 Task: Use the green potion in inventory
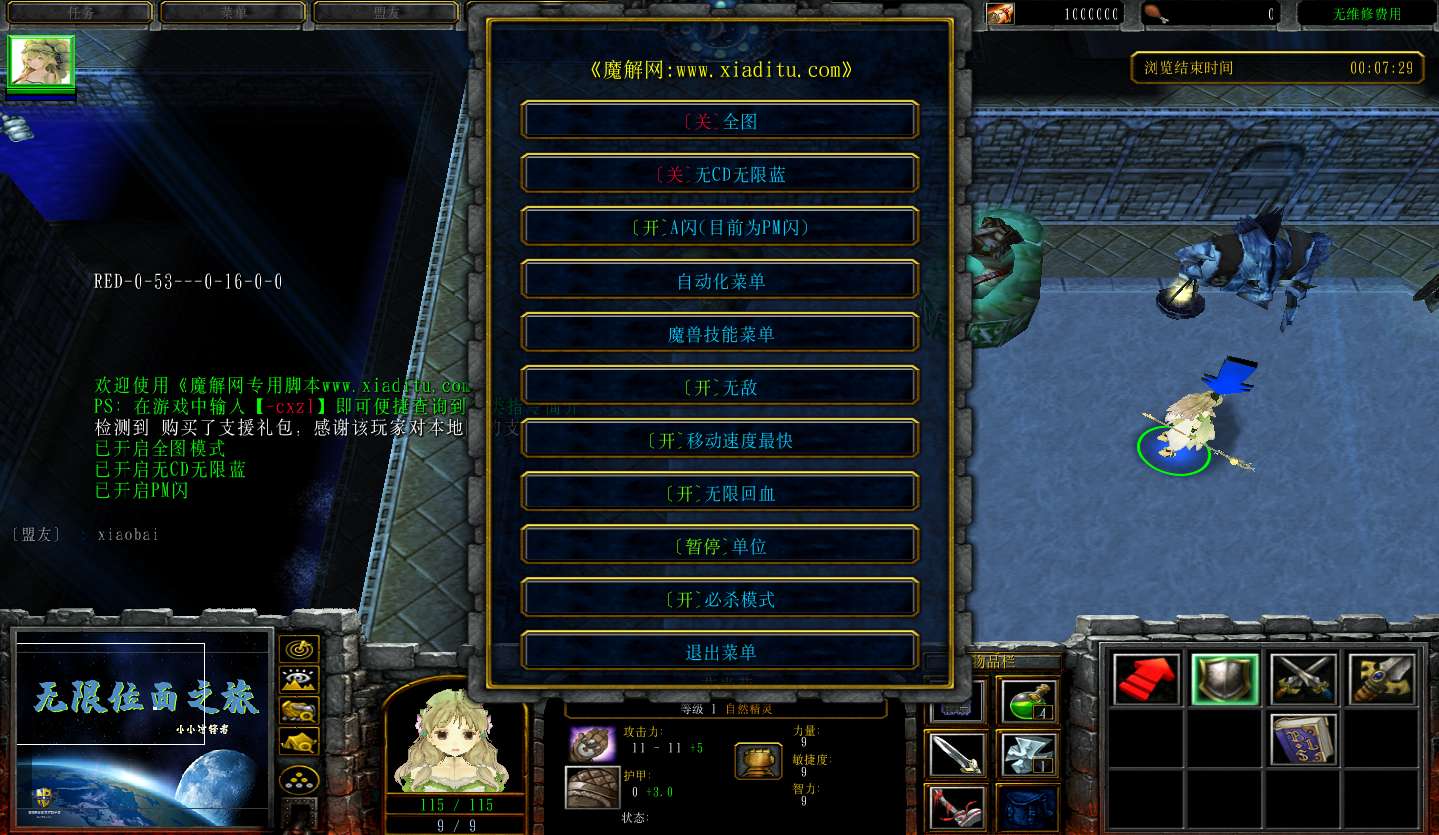coord(1026,701)
